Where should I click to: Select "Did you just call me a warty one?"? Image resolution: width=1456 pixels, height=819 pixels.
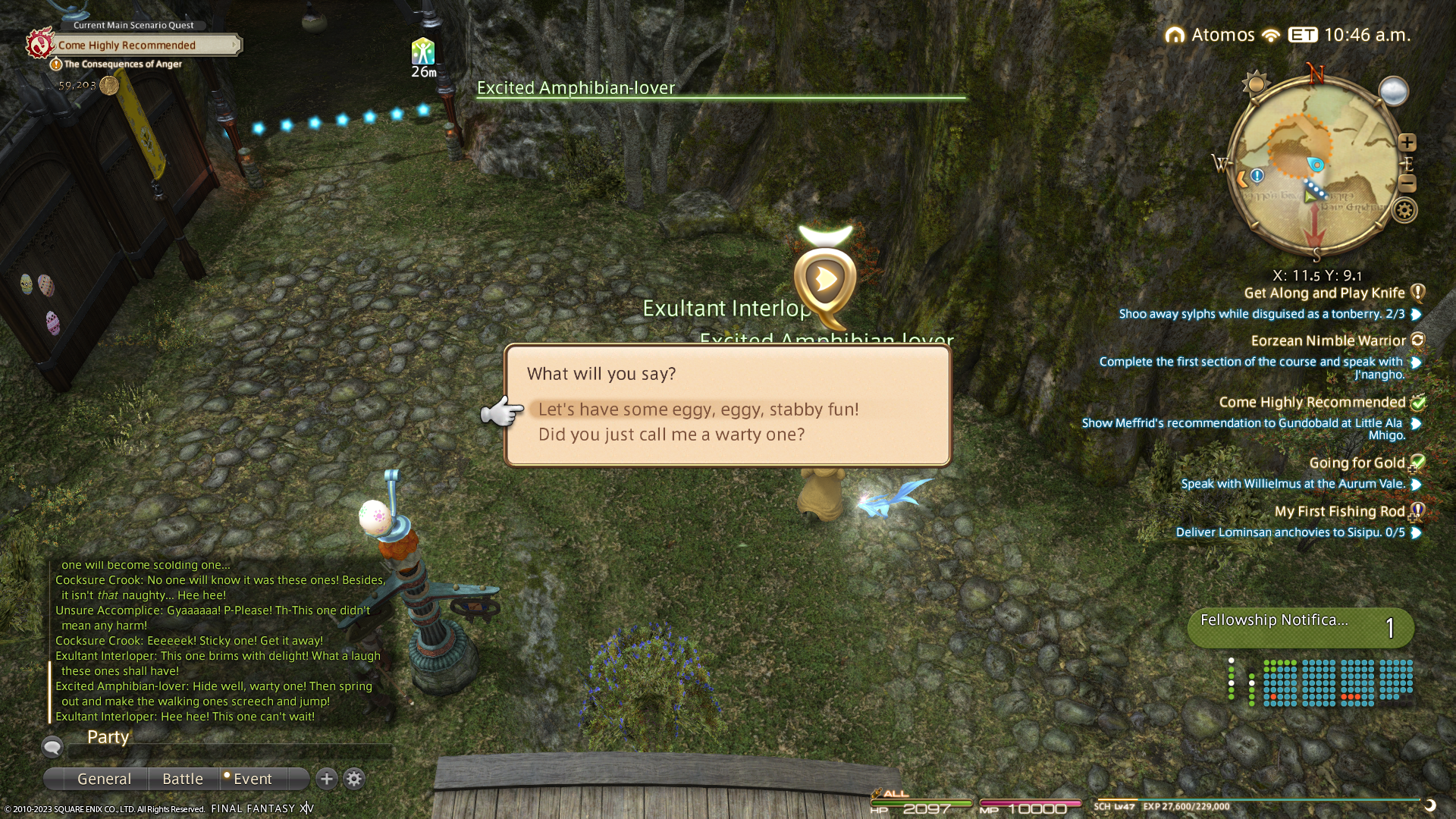point(671,435)
